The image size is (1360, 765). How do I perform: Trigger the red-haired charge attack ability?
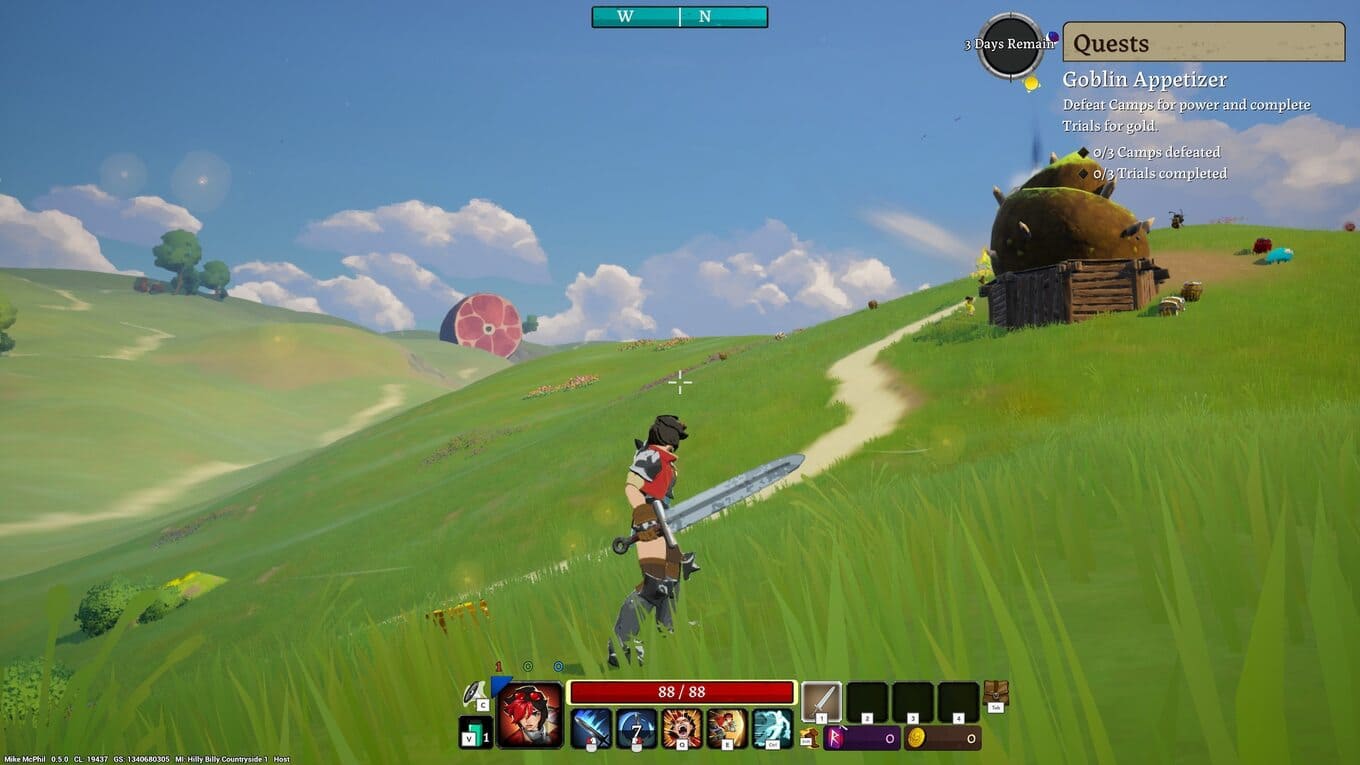[726, 728]
